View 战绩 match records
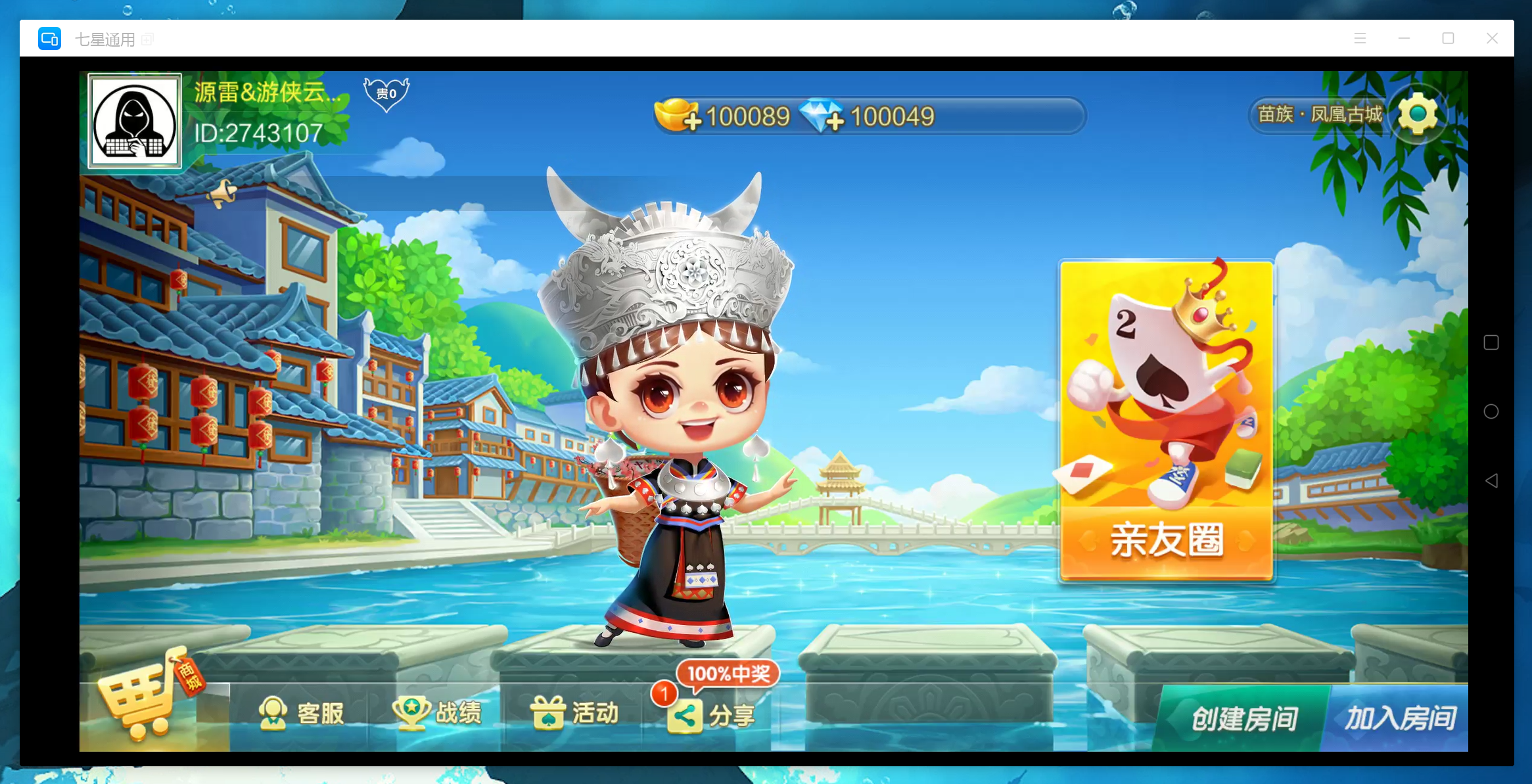The image size is (1532, 784). coord(438,713)
